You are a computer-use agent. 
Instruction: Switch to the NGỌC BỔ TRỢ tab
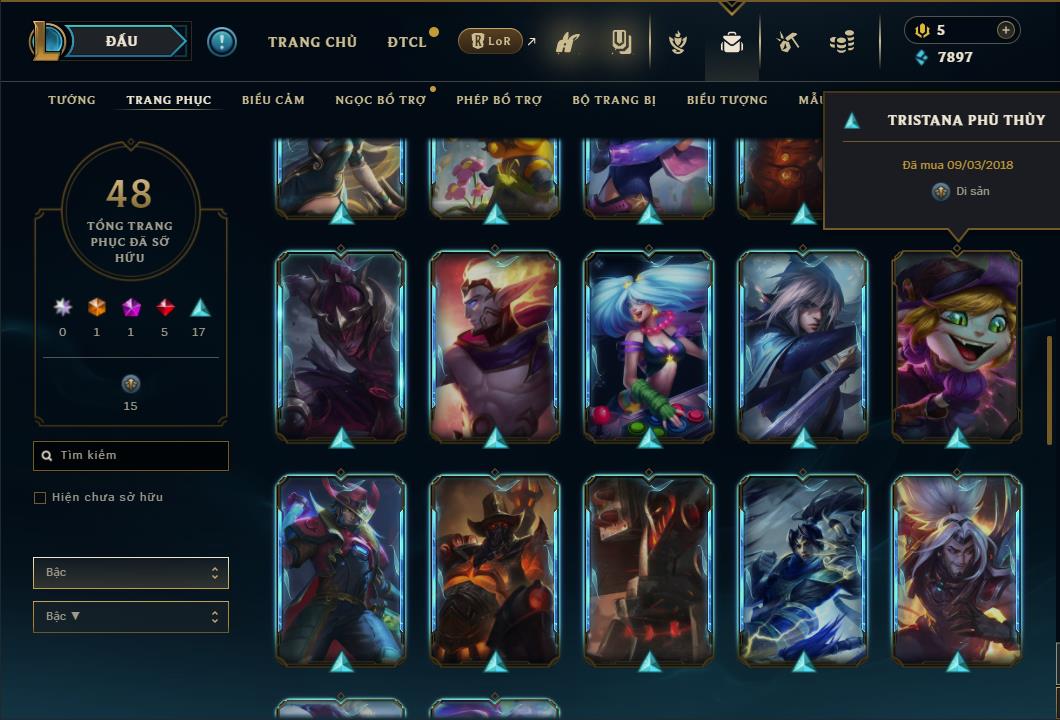380,100
